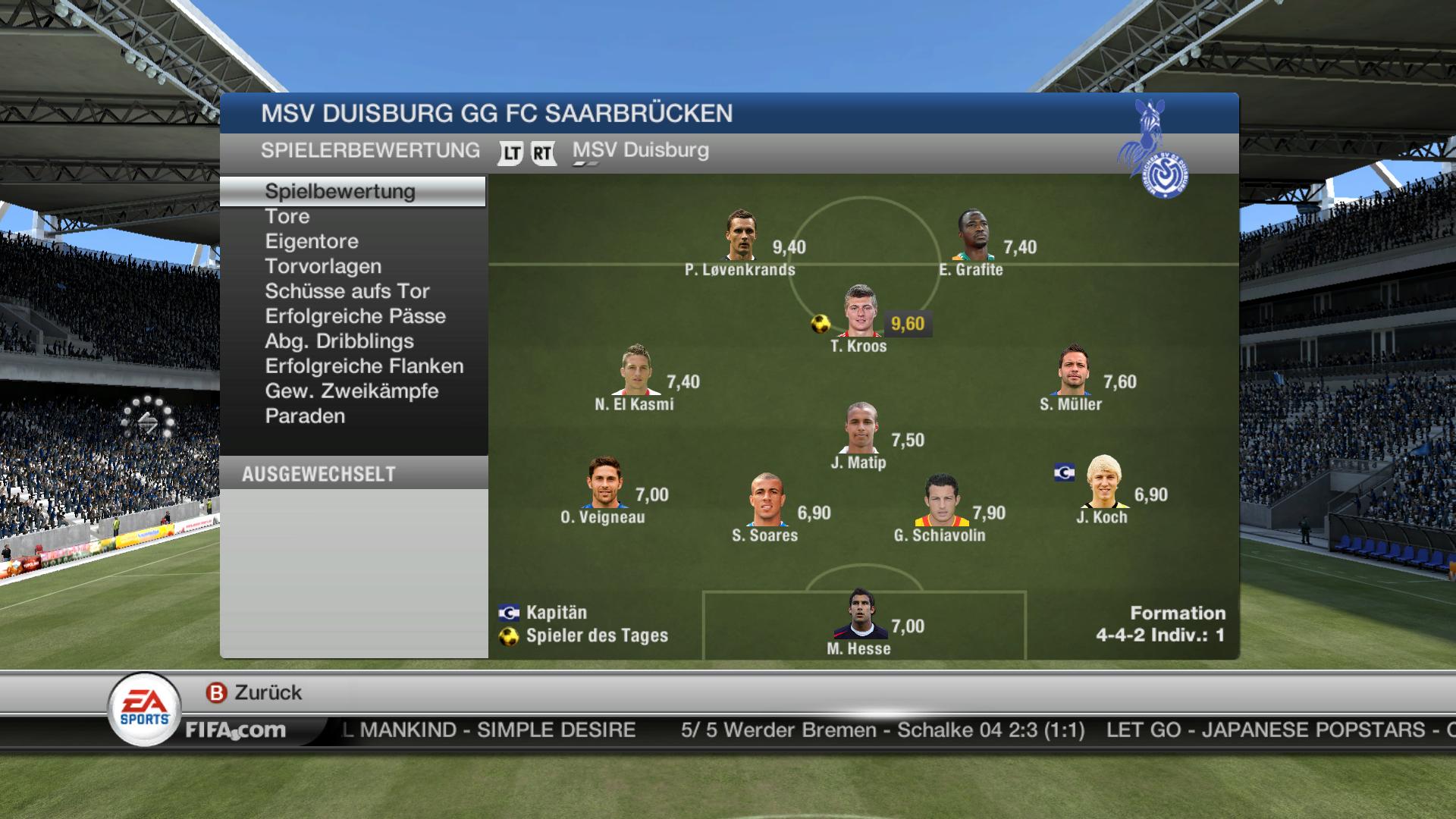The image size is (1456, 819).
Task: Choose Eigentore from the list
Action: click(x=312, y=241)
